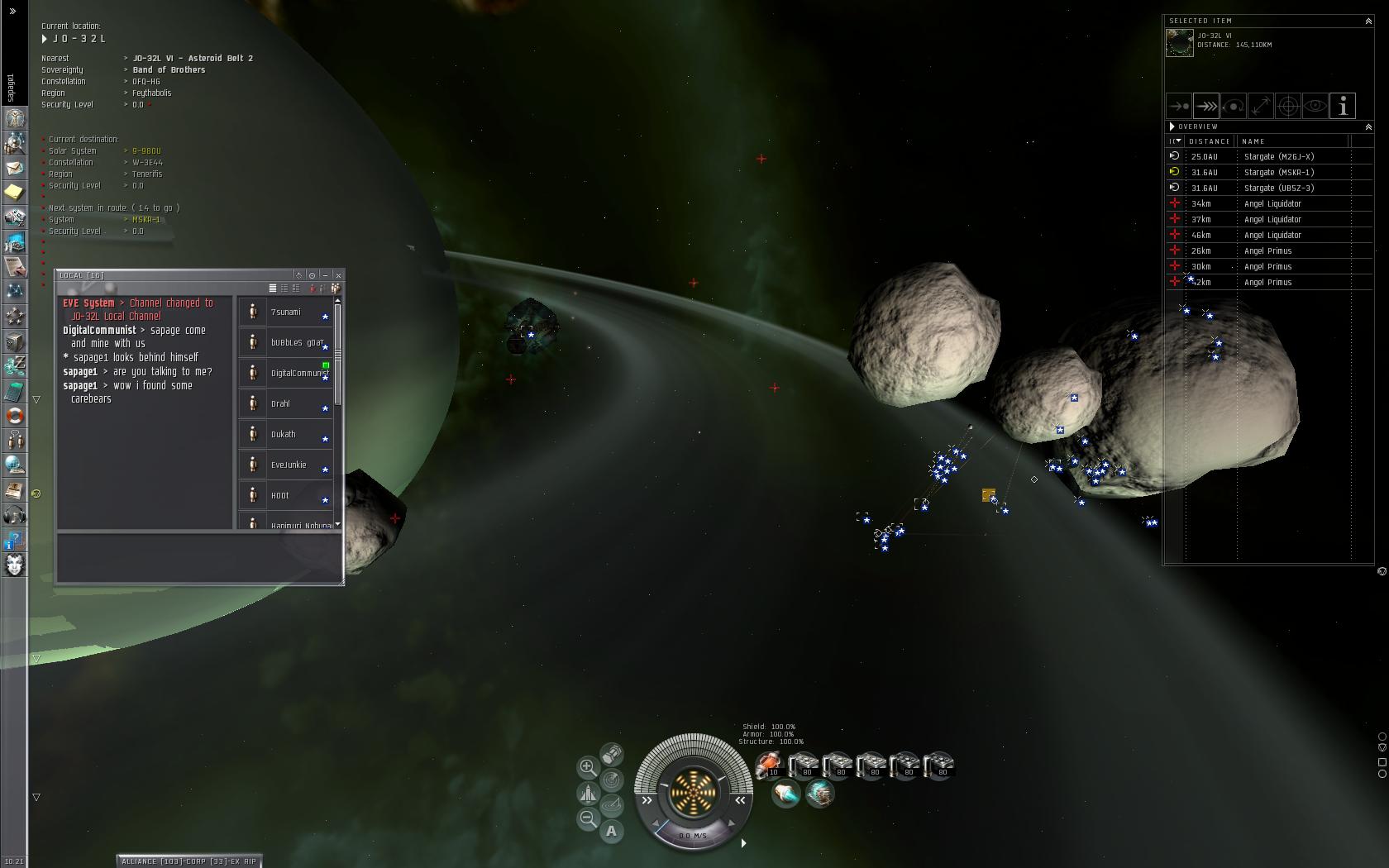Viewport: 1389px width, 868px height.
Task: Toggle the autopilot A button
Action: [612, 831]
